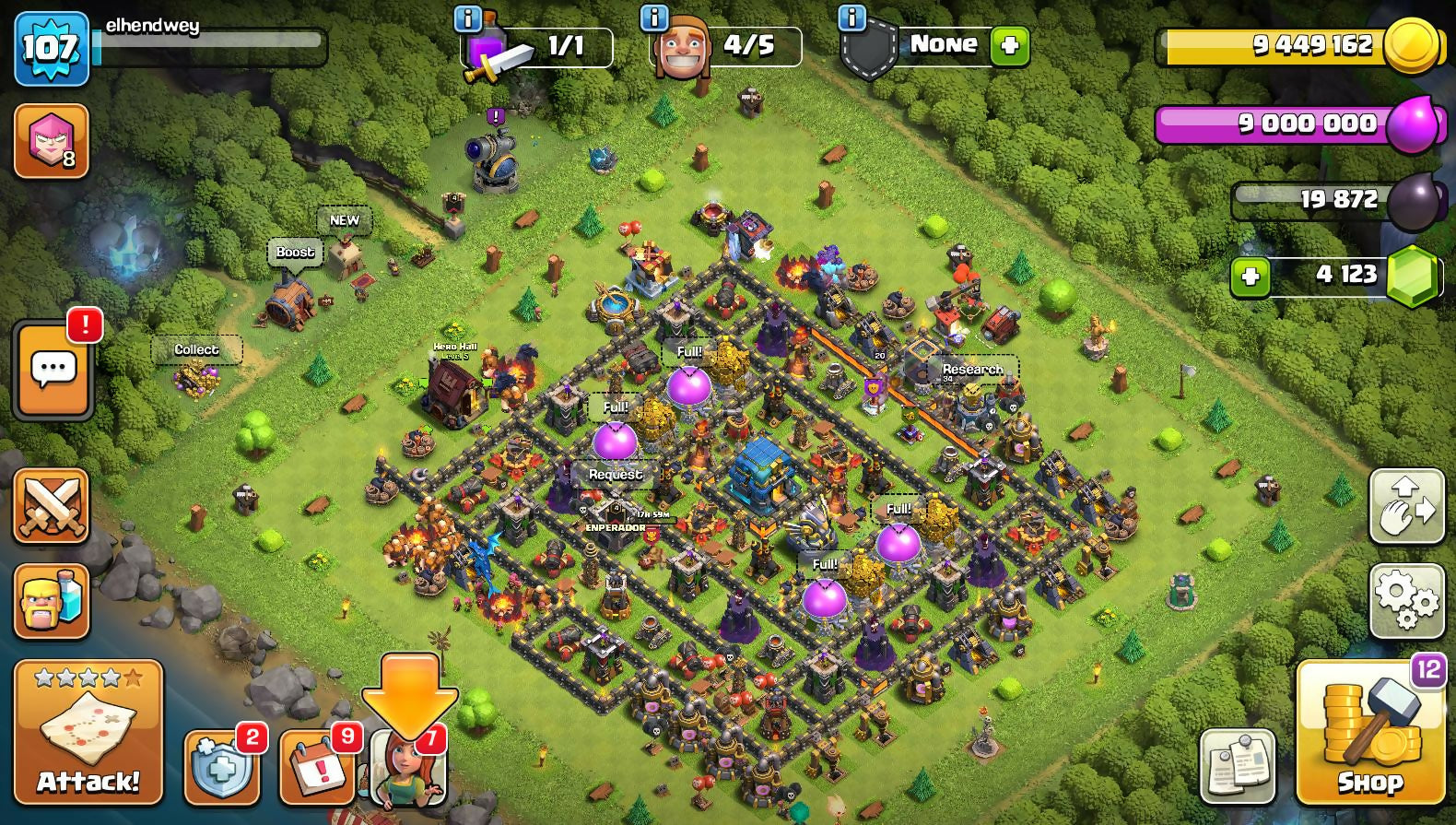Viewport: 1456px width, 825px height.
Task: Tap the Collect label bubble
Action: coord(196,349)
